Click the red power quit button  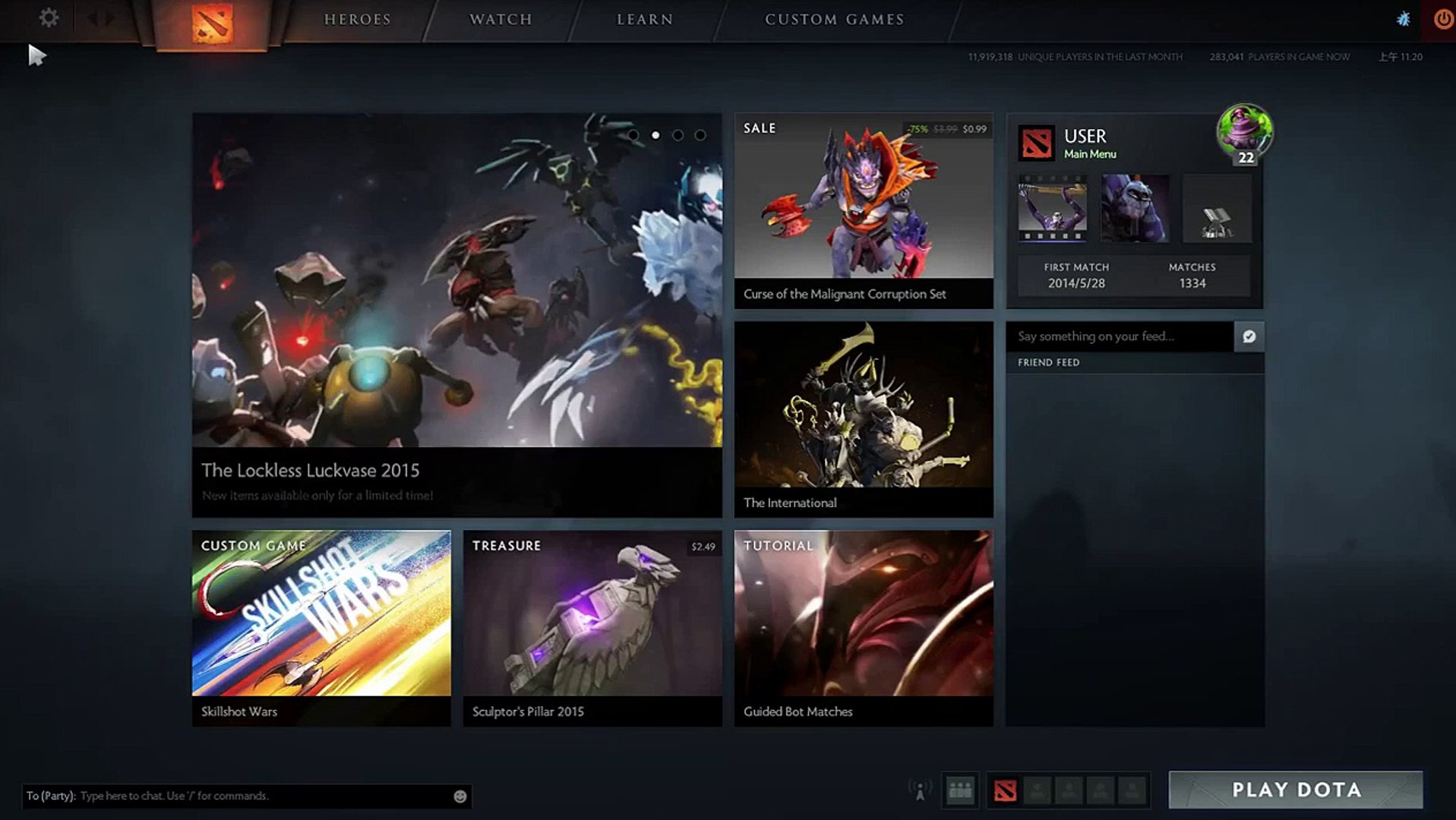(x=1442, y=19)
